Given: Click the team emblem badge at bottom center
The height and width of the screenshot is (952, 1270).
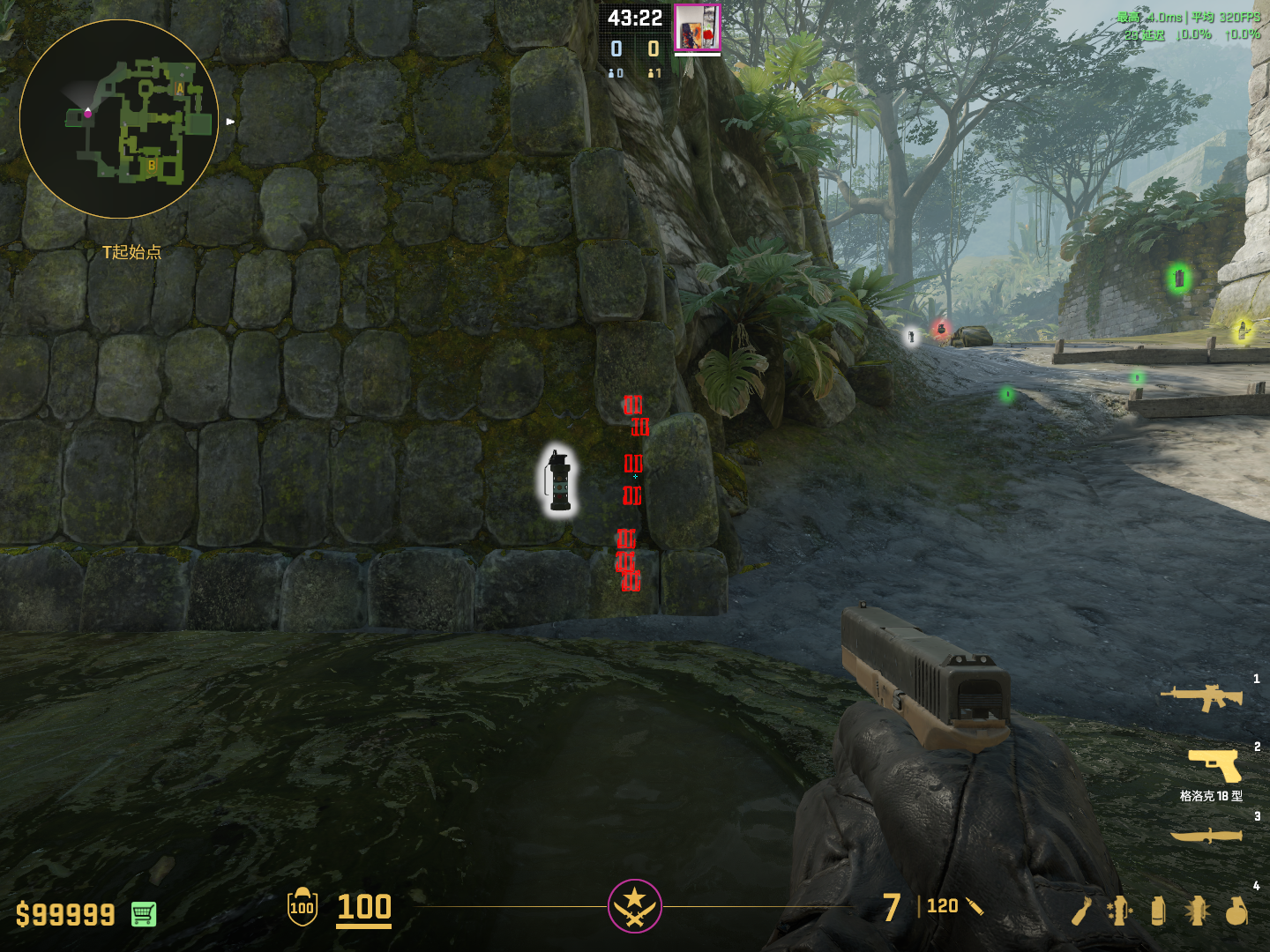Looking at the screenshot, I should (634, 905).
